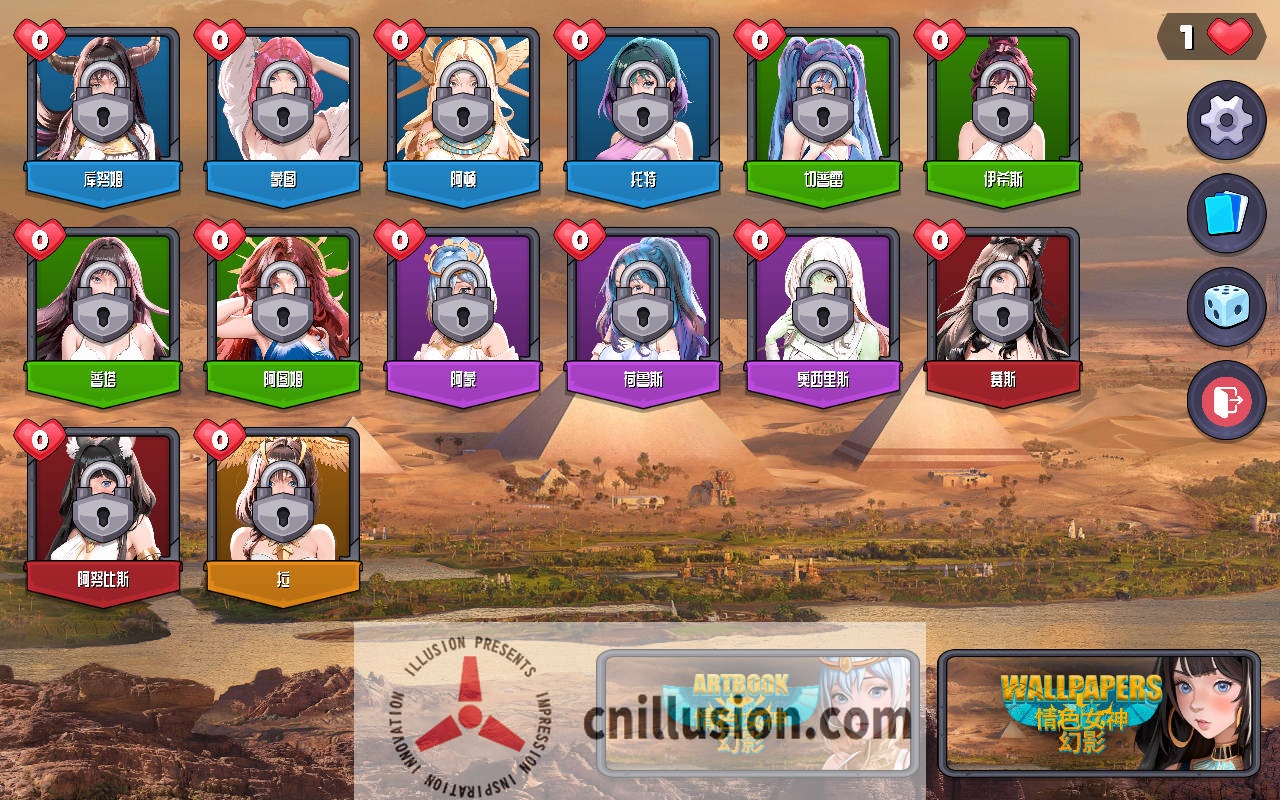The width and height of the screenshot is (1280, 800).
Task: Open settings with the gear icon
Action: 1226,121
